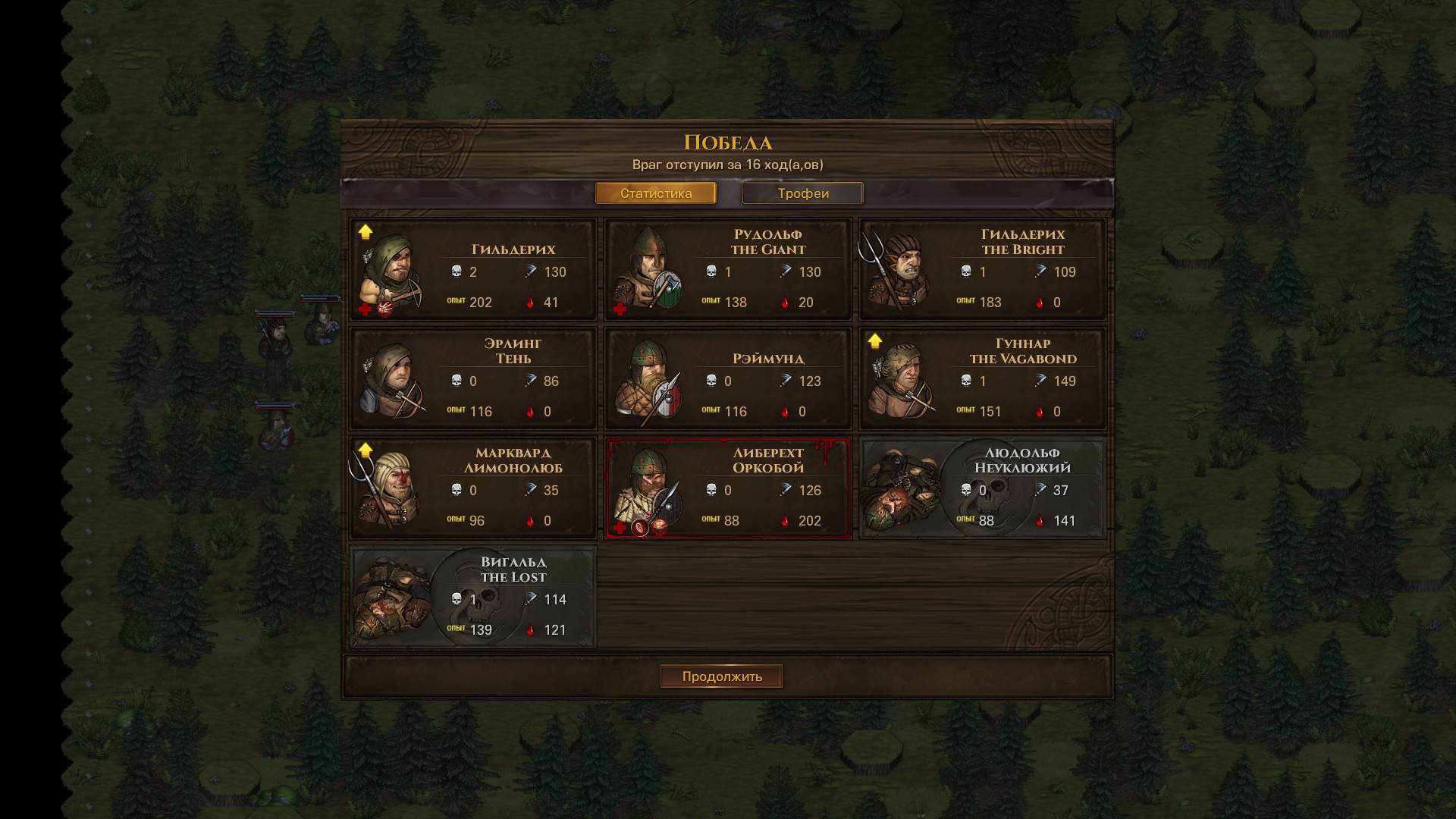Click Рудольф's red cross injury icon
Screen dimensions: 1456x819
pos(620,309)
